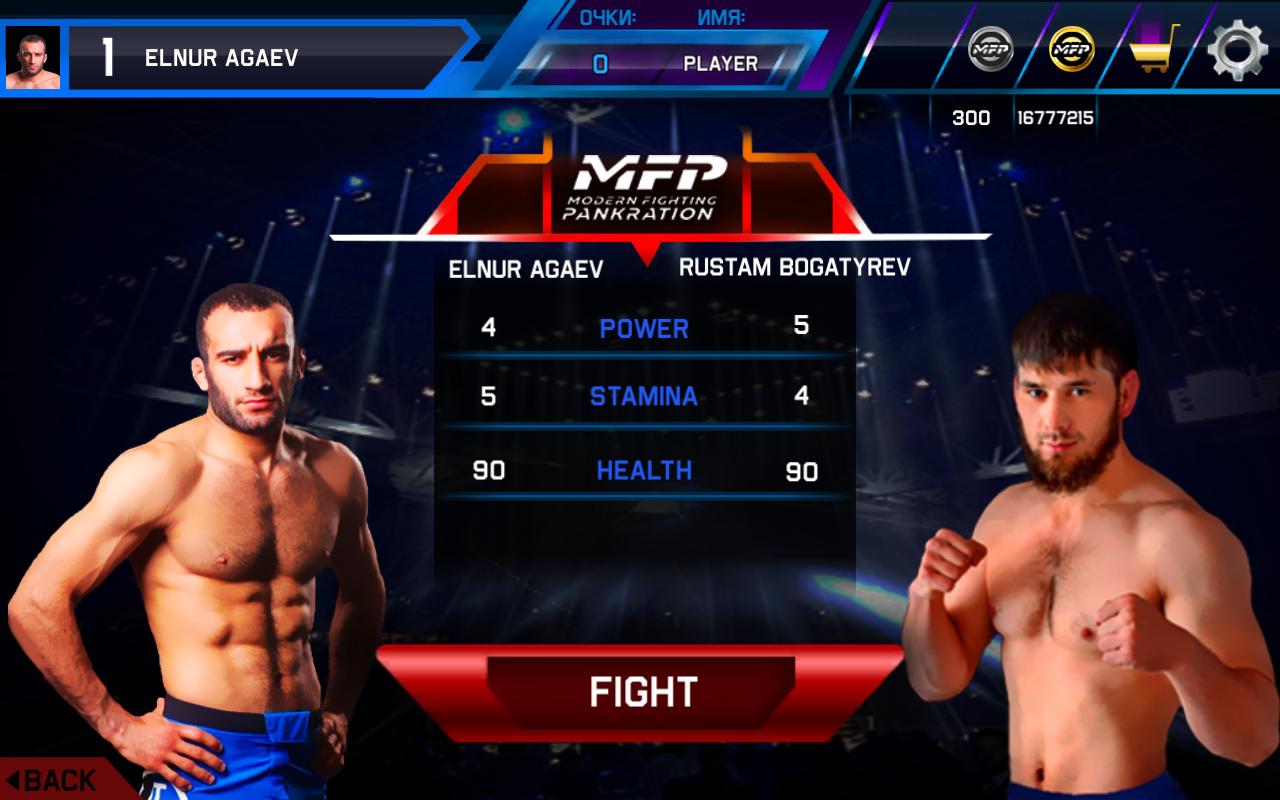Open settings via the gear icon
The height and width of the screenshot is (800, 1280).
[x=1237, y=50]
